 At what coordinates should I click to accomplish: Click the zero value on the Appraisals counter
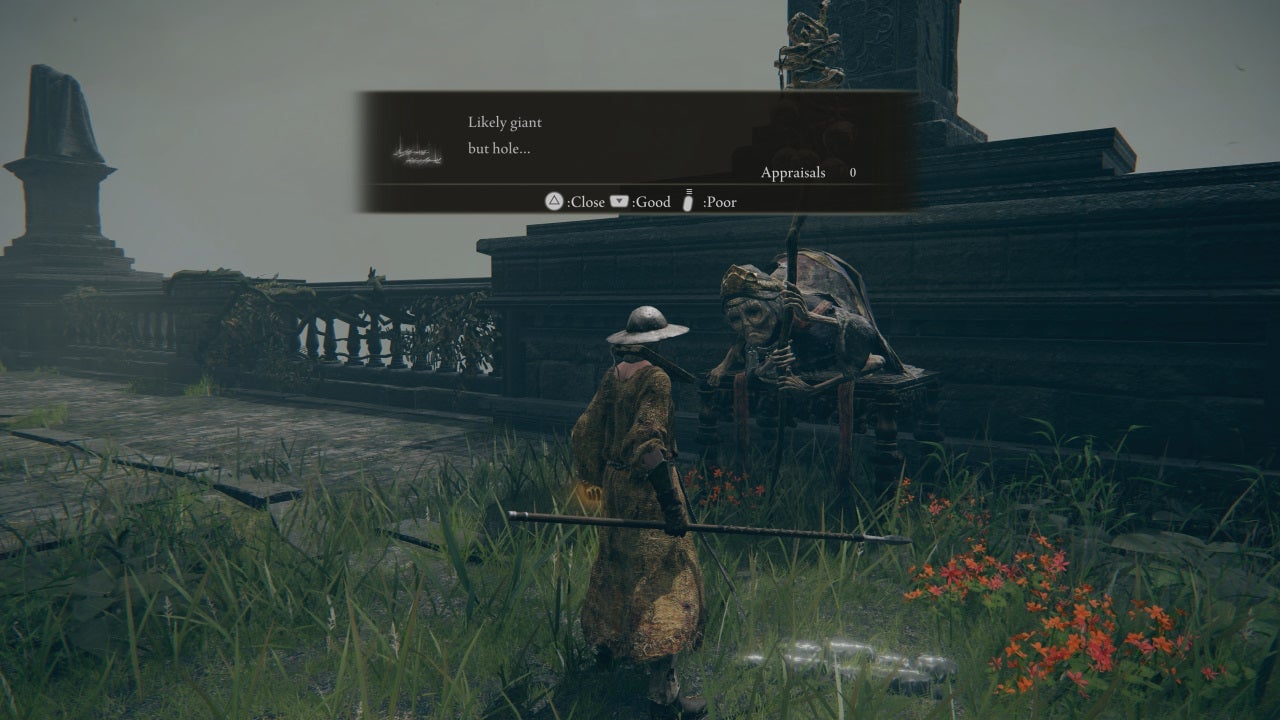click(851, 172)
